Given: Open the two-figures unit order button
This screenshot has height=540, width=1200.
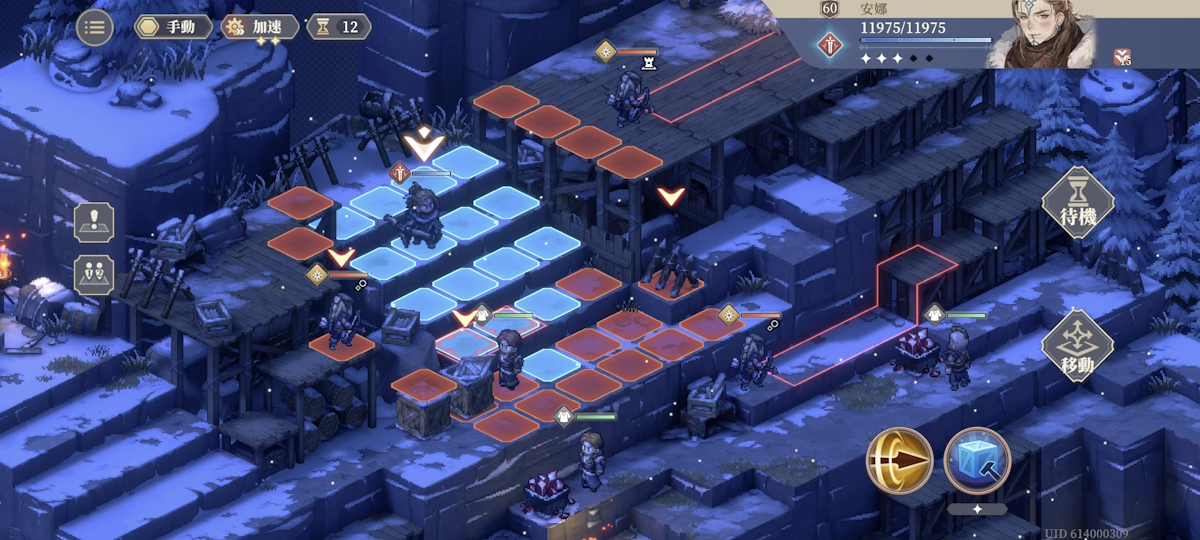Looking at the screenshot, I should click(x=94, y=275).
